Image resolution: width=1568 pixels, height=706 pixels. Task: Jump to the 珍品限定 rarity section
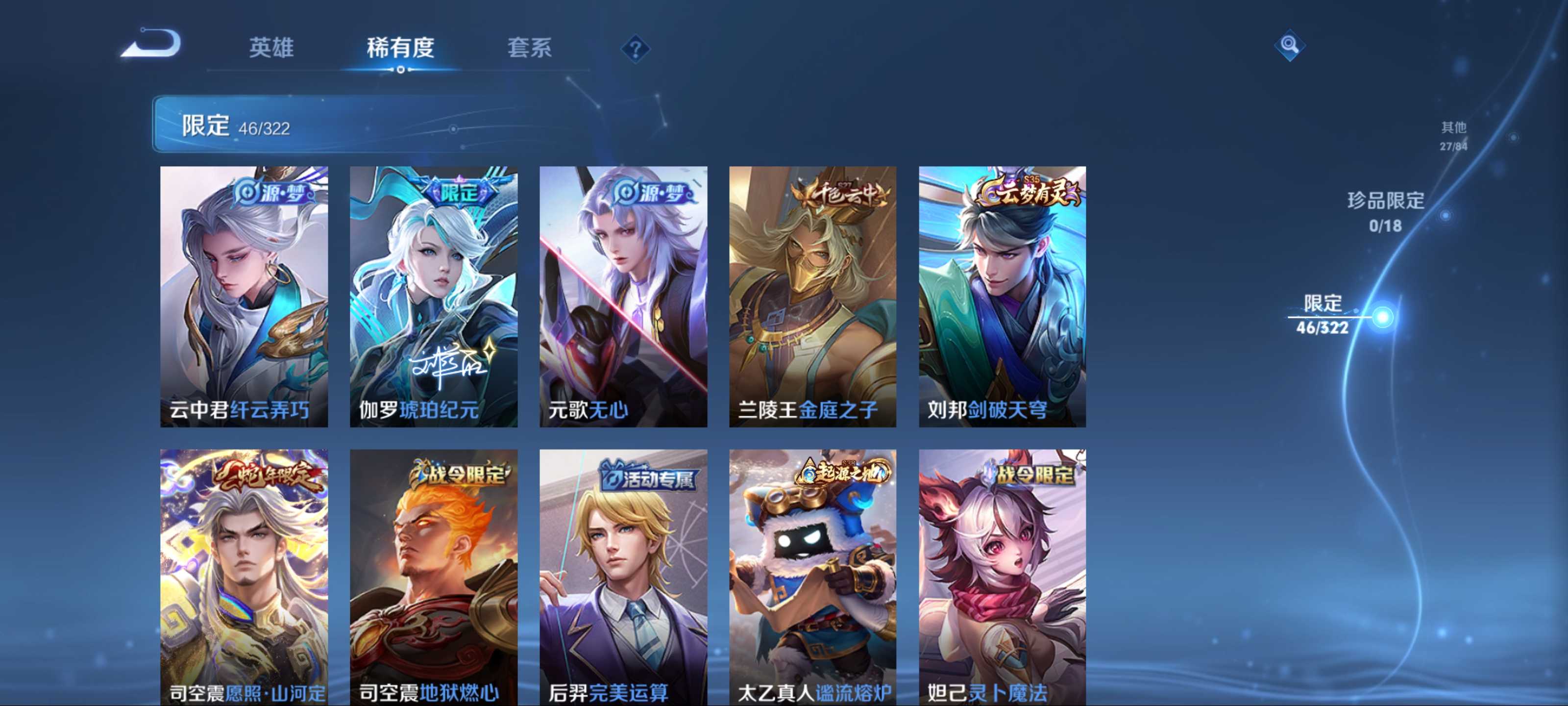click(1385, 211)
